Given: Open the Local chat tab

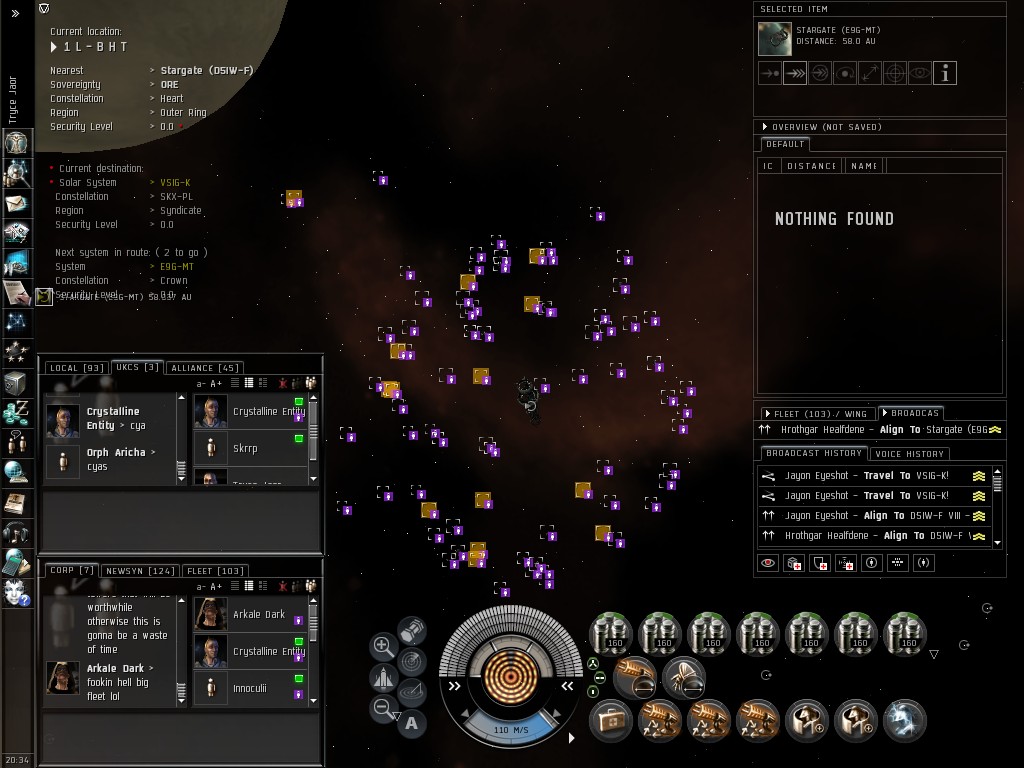Looking at the screenshot, I should coord(77,368).
